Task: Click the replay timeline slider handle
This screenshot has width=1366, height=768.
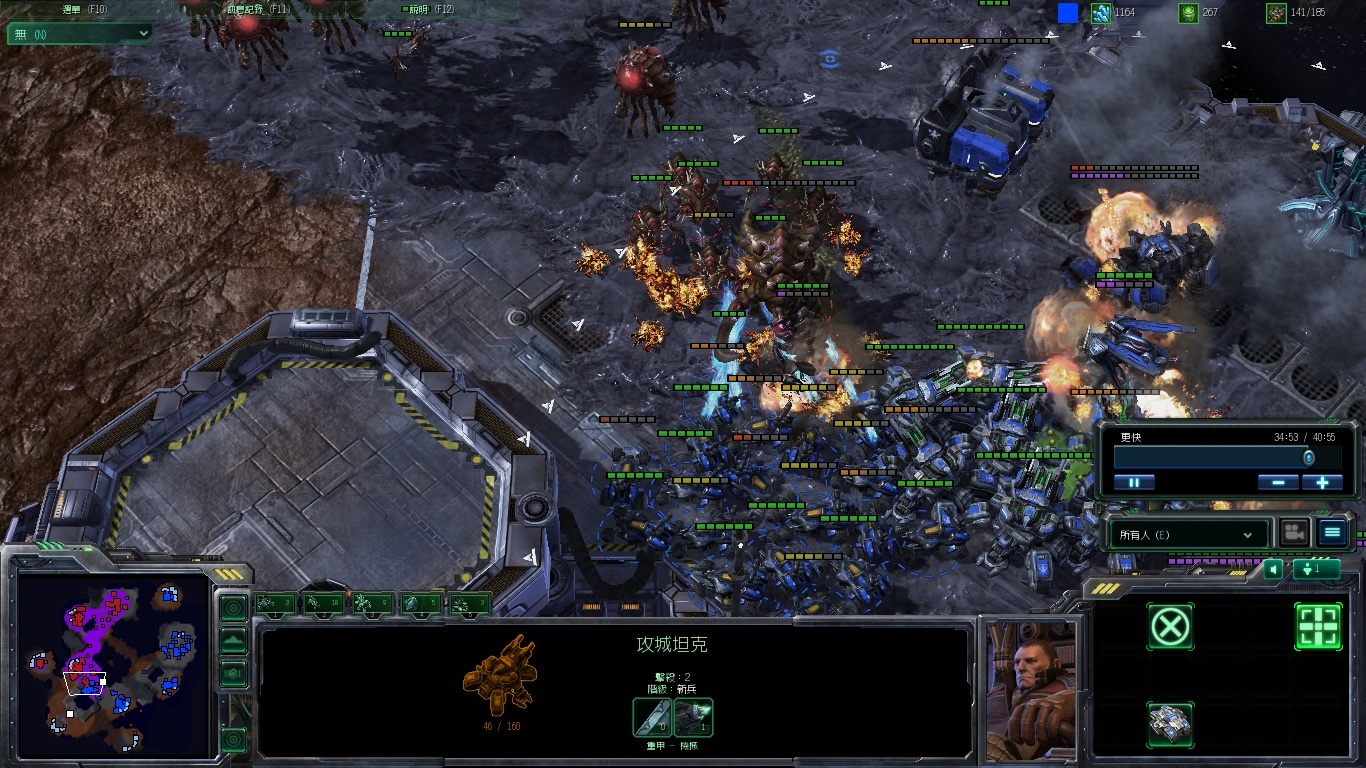Action: point(1308,457)
